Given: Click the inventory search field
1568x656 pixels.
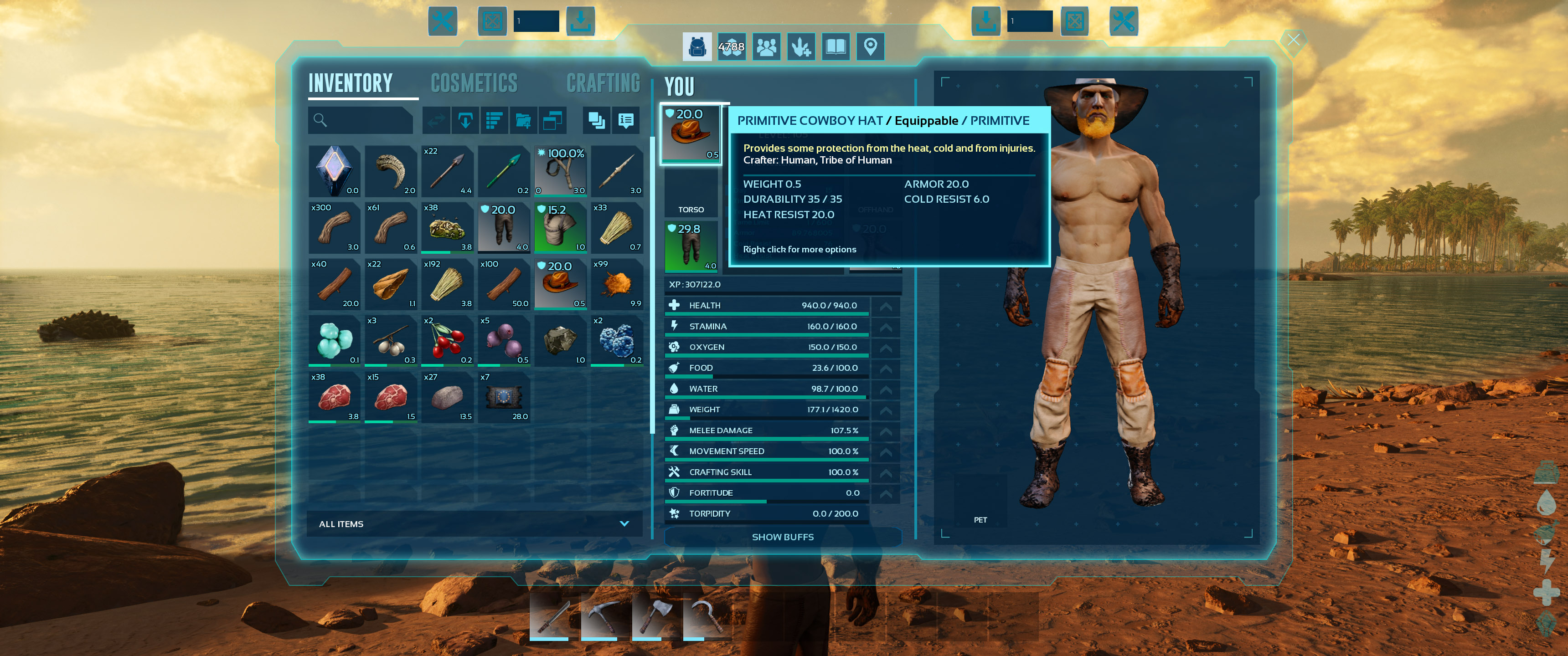Looking at the screenshot, I should 361,120.
